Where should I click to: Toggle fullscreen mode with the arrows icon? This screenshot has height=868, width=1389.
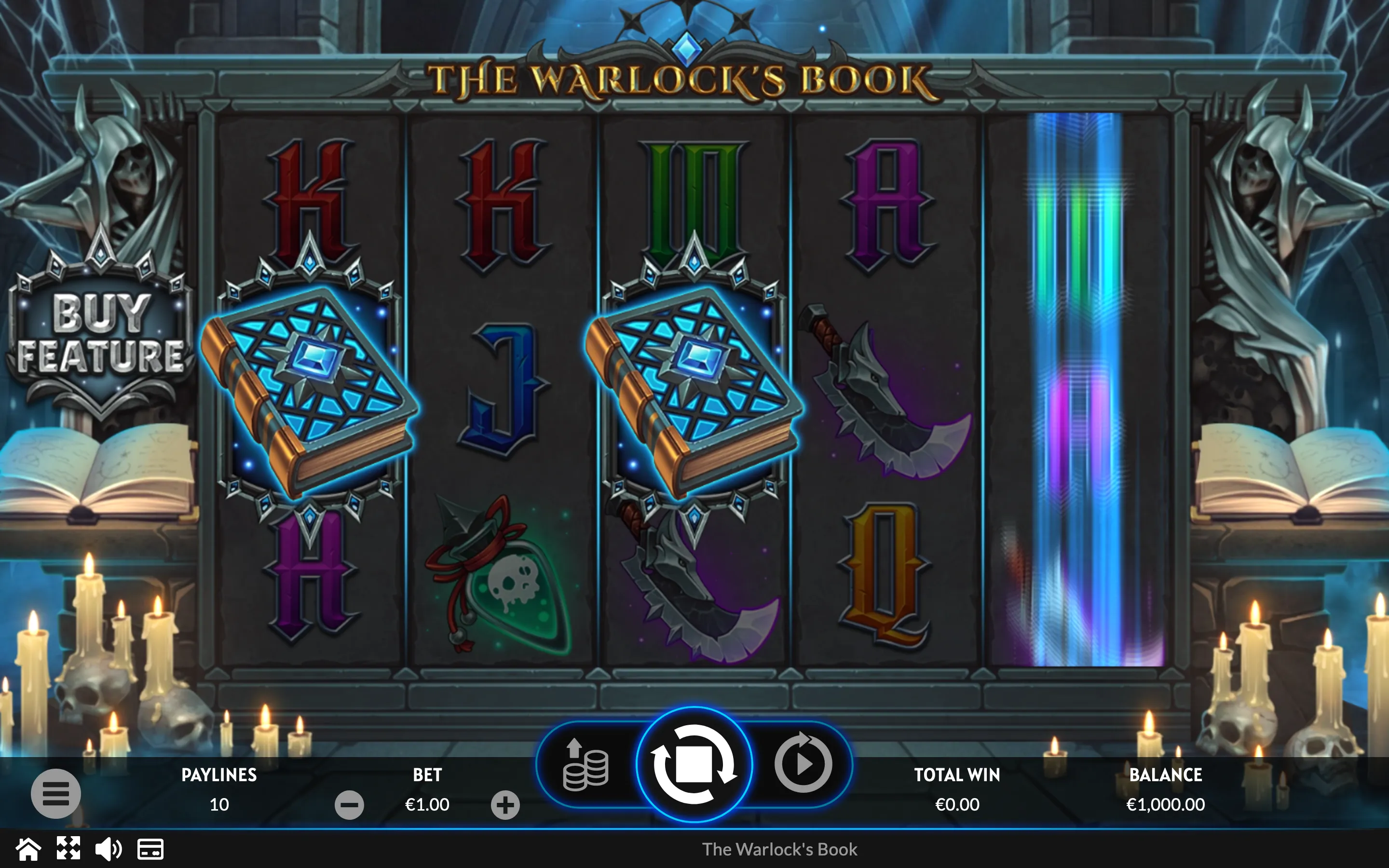(68, 849)
